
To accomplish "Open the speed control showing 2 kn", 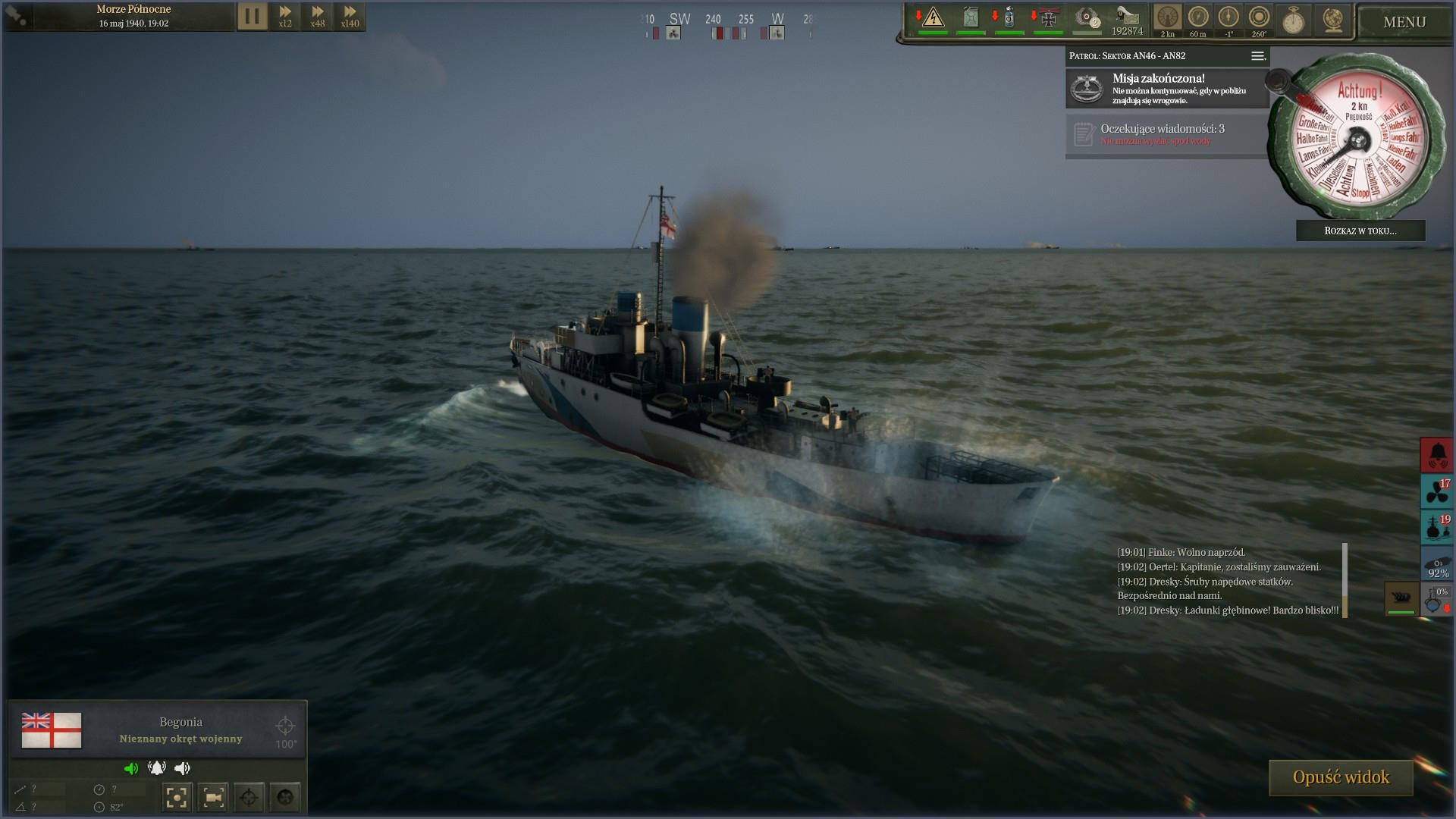I will pos(1168,20).
